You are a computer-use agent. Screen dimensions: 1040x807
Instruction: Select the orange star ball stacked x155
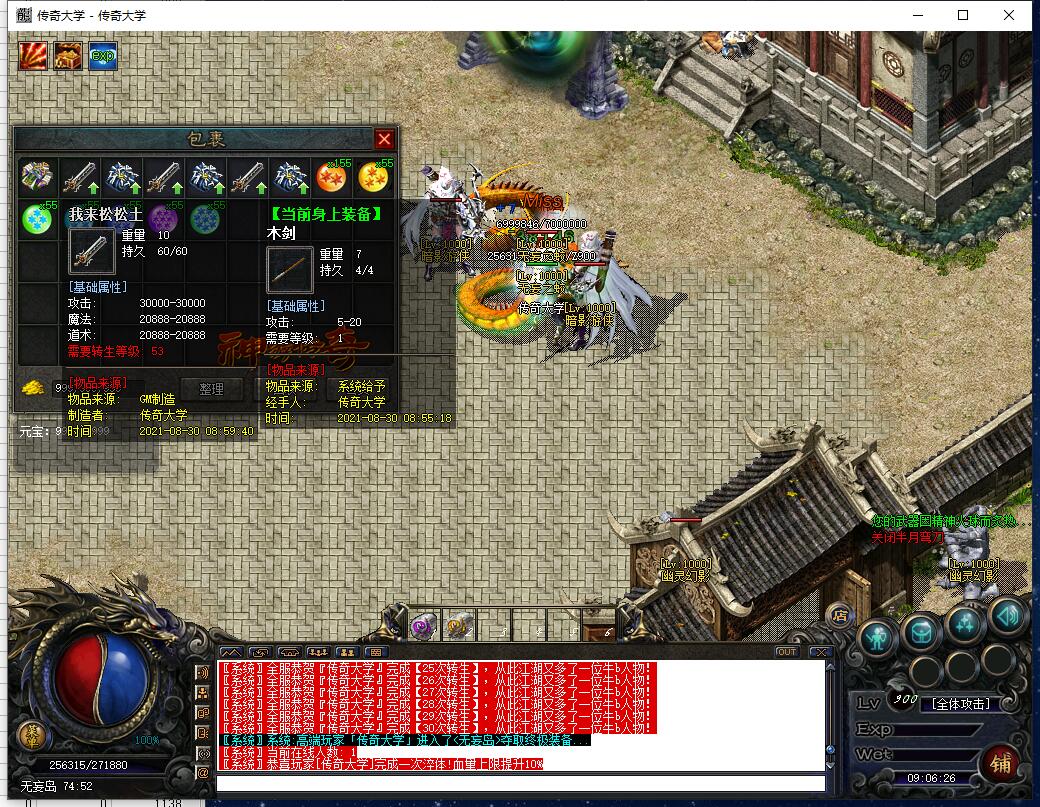coord(333,177)
